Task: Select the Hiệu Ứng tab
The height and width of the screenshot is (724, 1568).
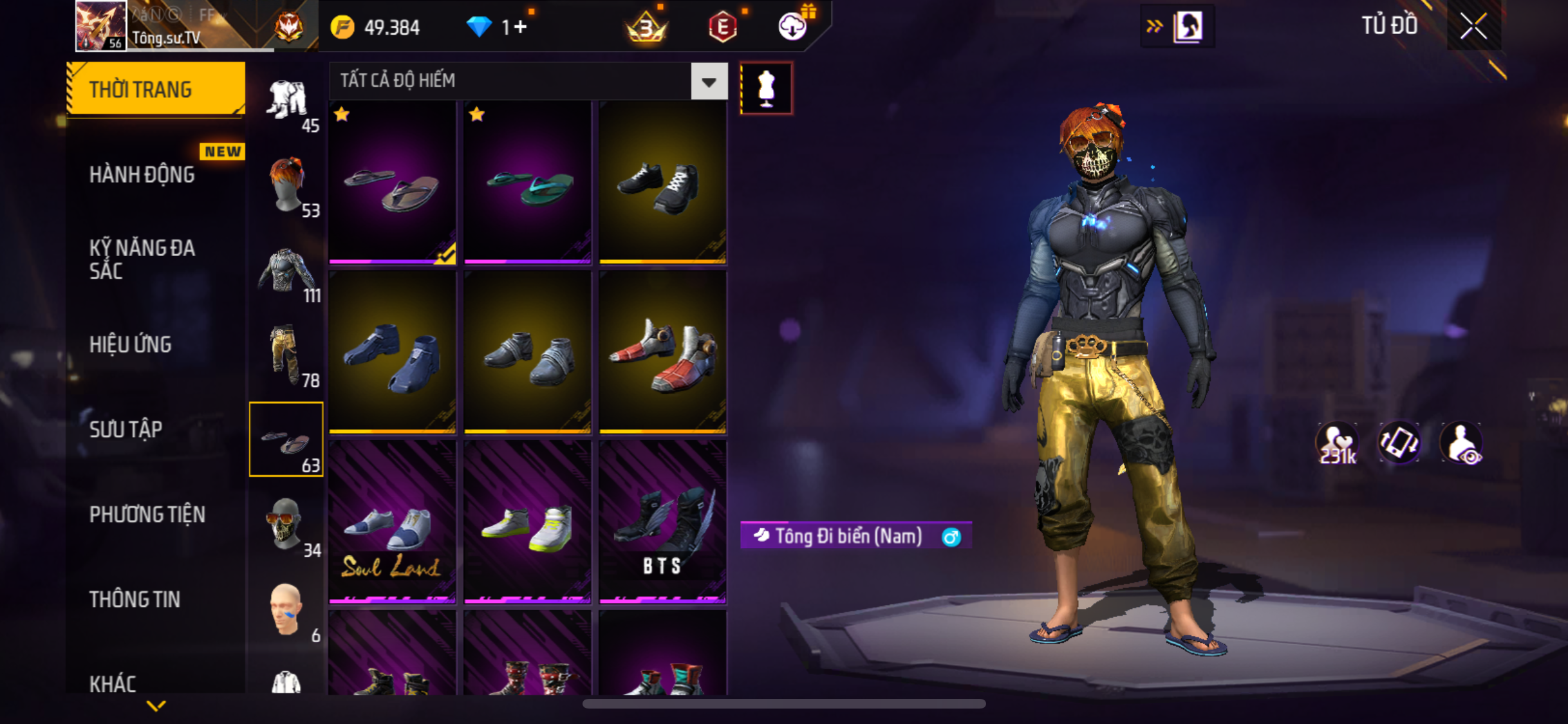Action: (131, 344)
